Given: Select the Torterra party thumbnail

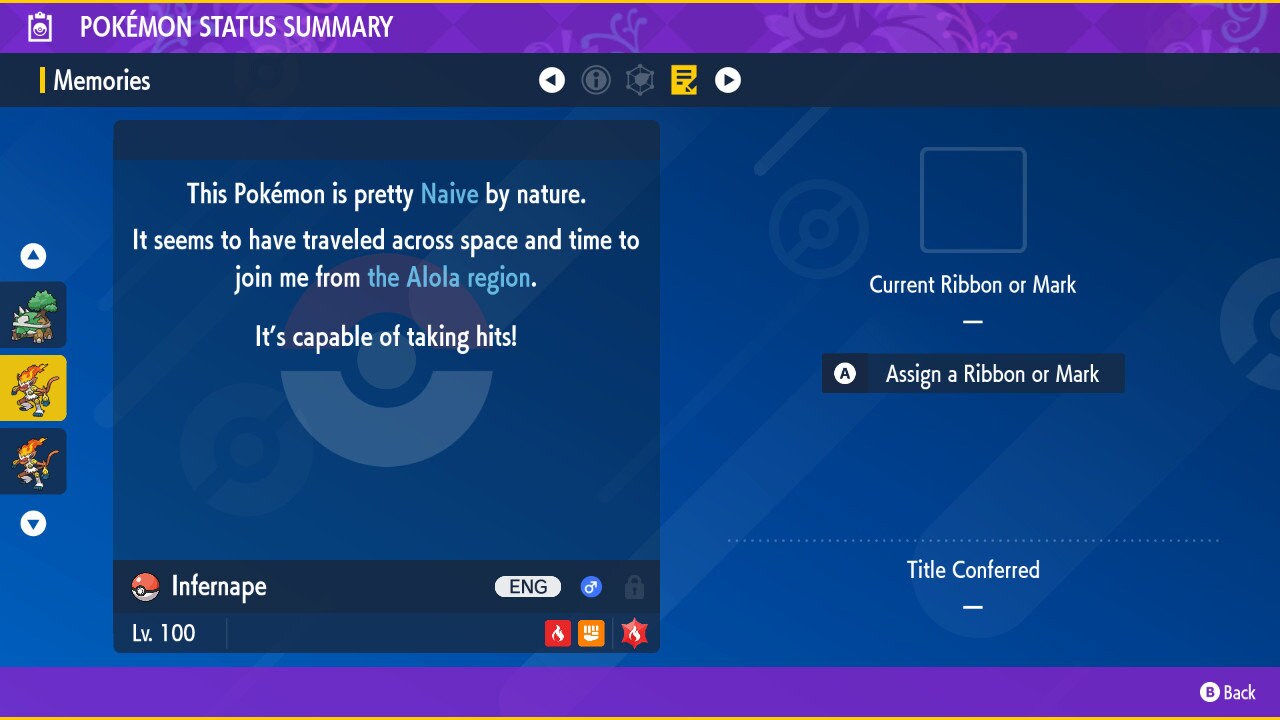Looking at the screenshot, I should 34,315.
